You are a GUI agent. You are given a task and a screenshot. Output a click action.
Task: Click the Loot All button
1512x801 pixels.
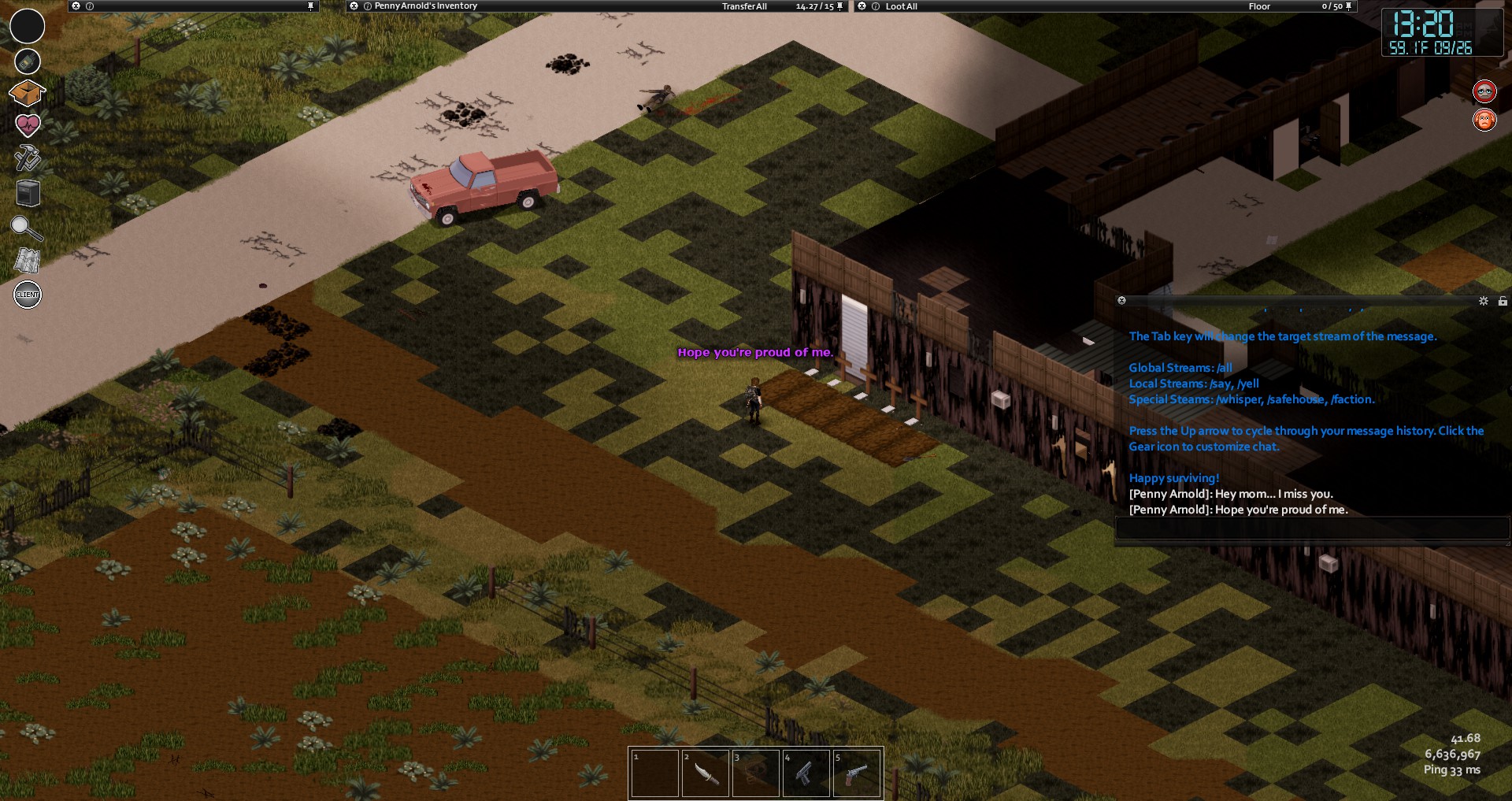(901, 6)
